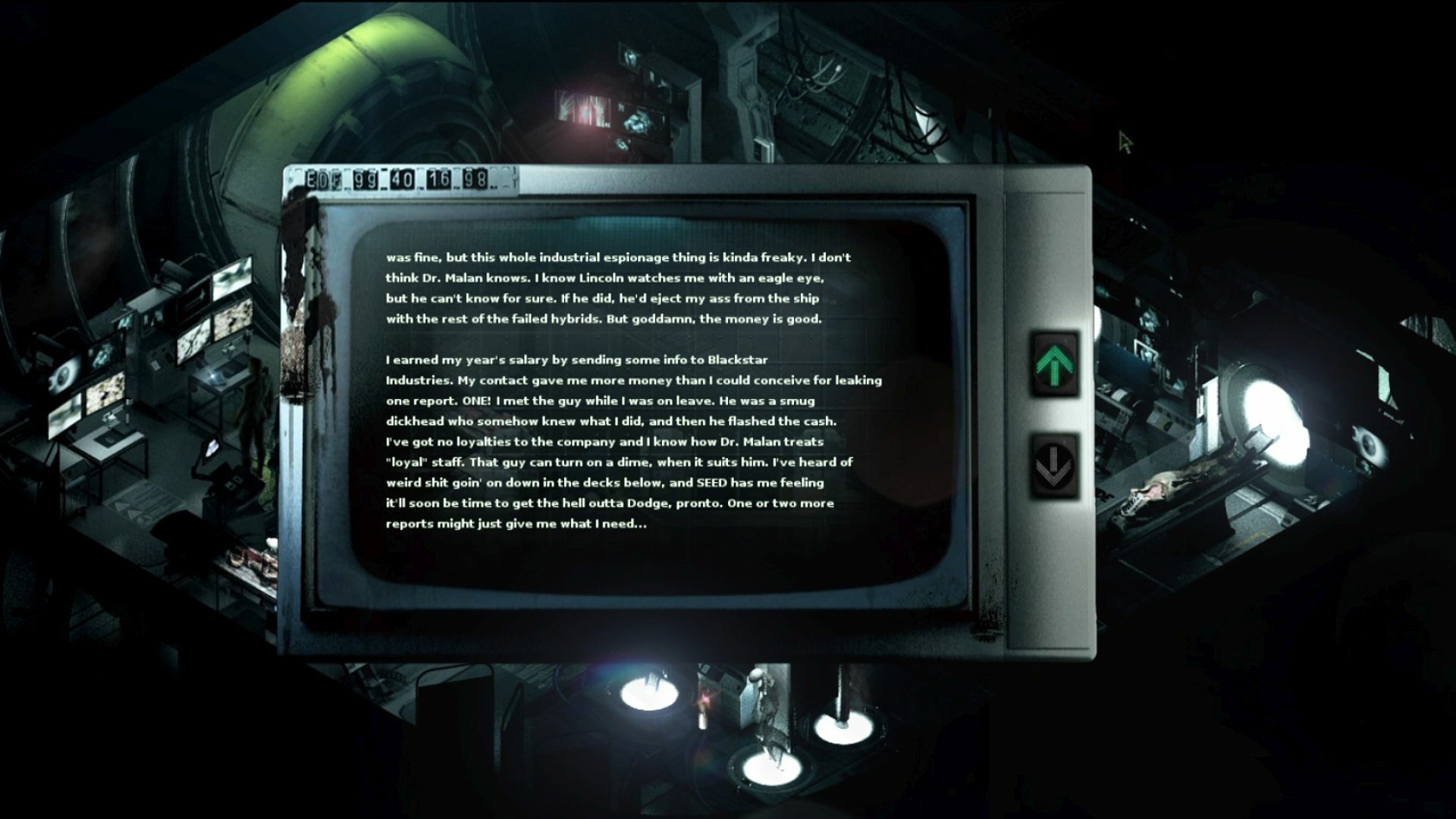Screen dimensions: 1456x819
Task: Expand the log entry by clicking its text area
Action: click(637, 394)
